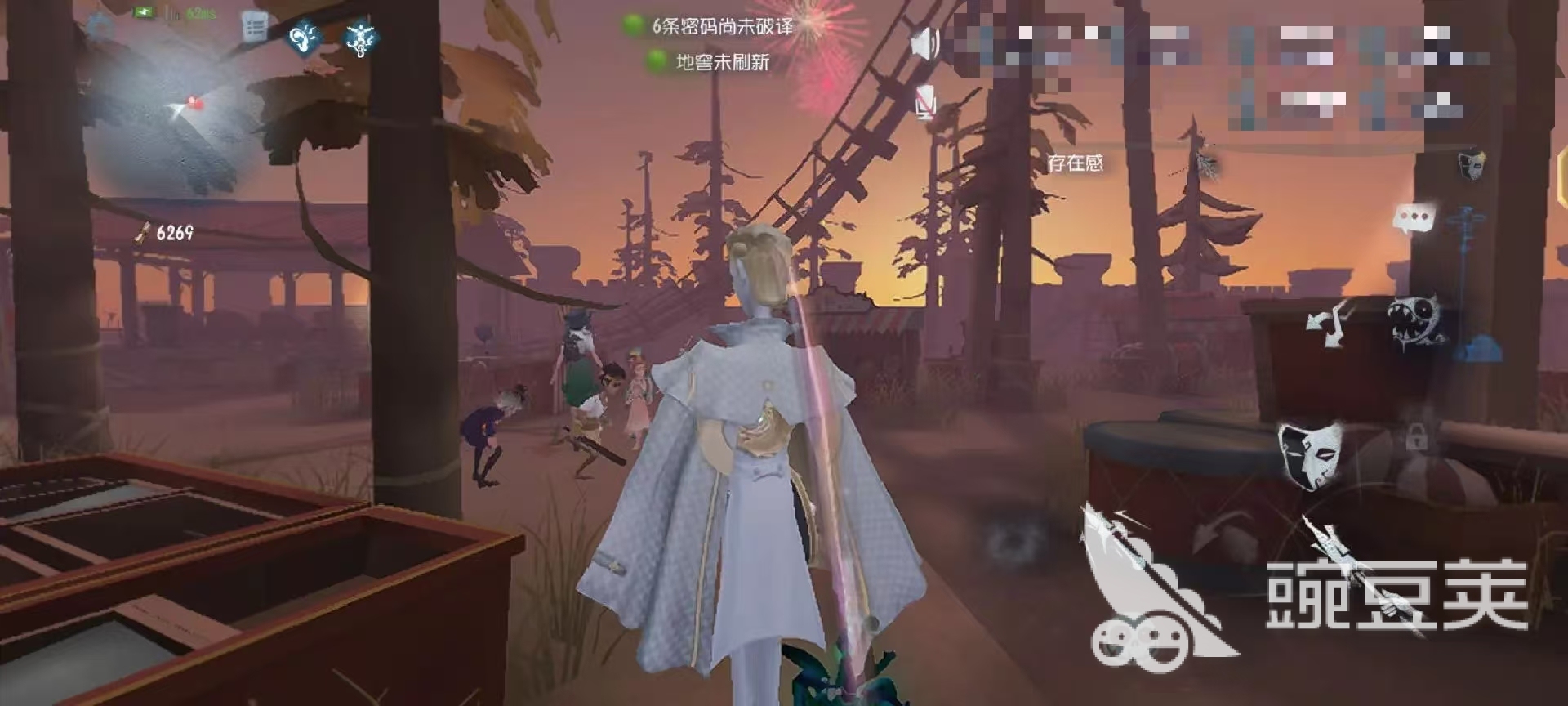
Task: Tap the small mask trait icon near top-right
Action: click(1472, 166)
